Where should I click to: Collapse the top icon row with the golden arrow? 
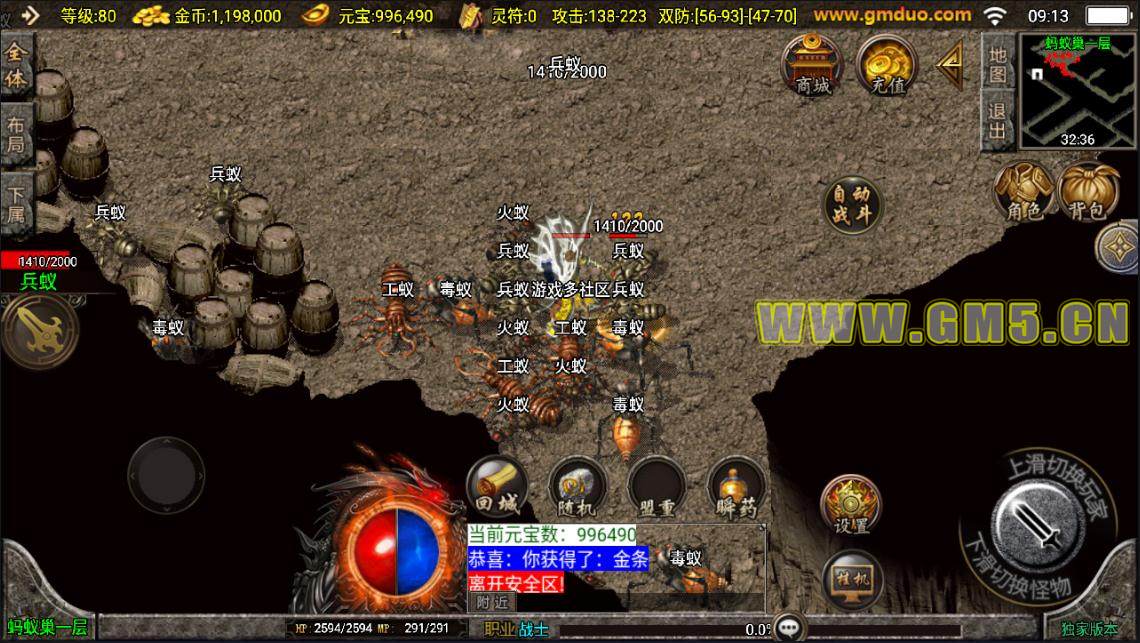pyautogui.click(x=949, y=65)
